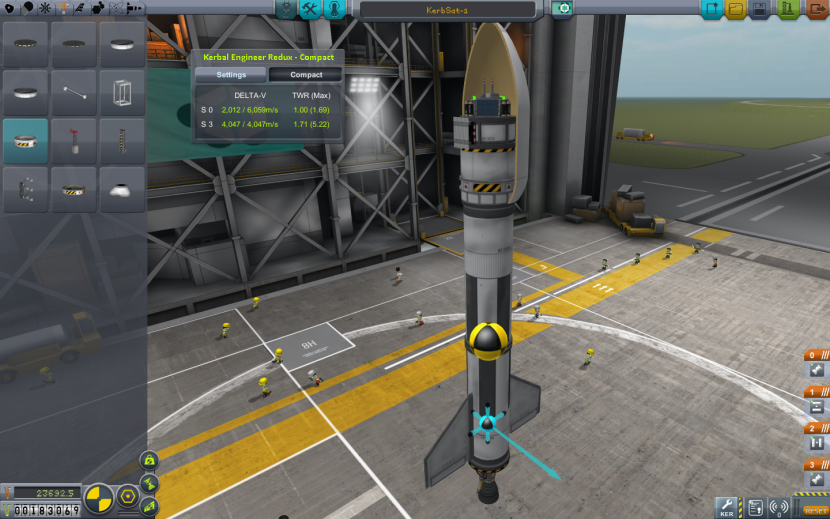Switch to the wrench action groups mode
Viewport: 830px width, 519px height.
(310, 10)
